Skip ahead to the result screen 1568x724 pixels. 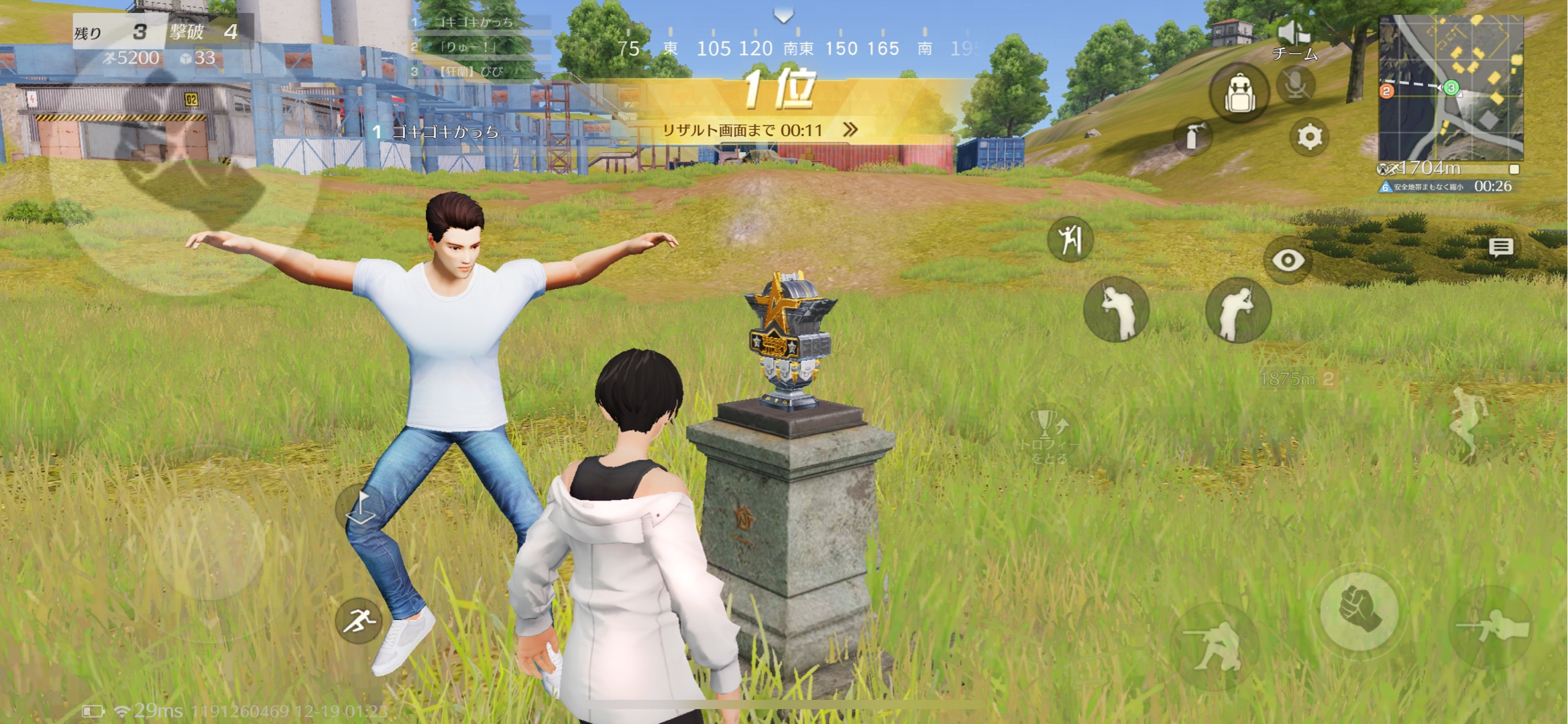850,129
